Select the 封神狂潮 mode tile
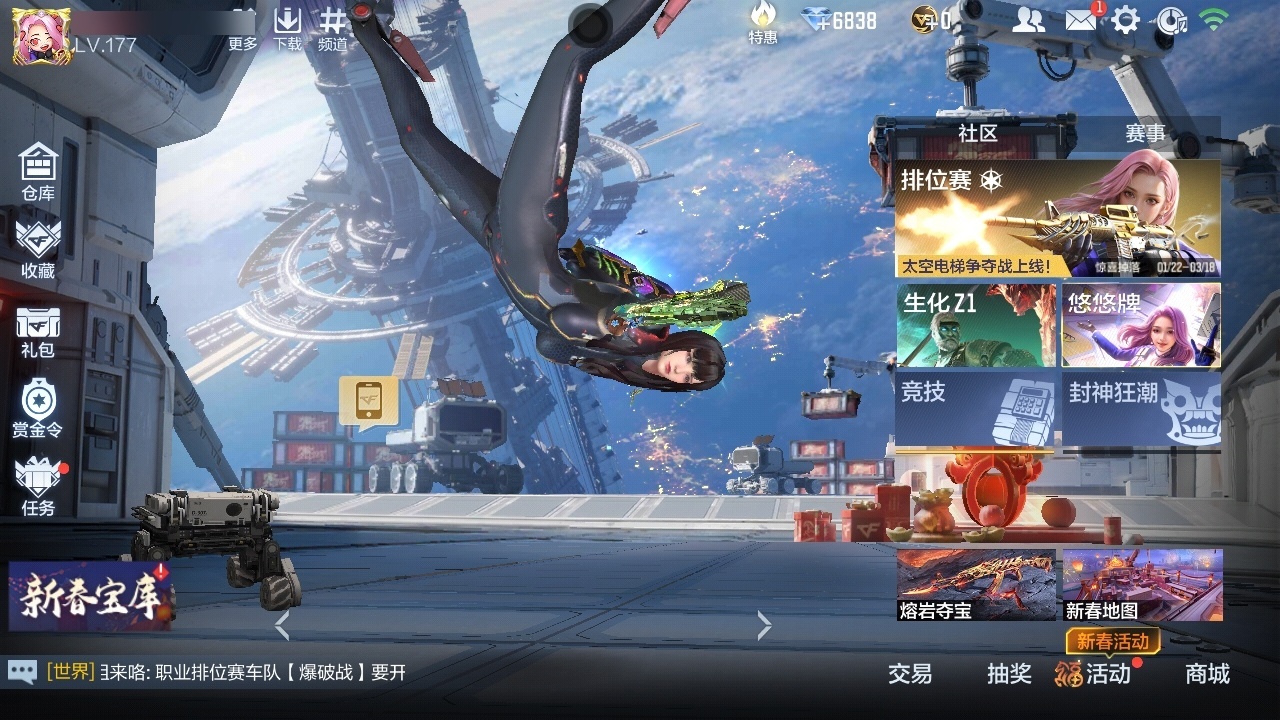The image size is (1280, 720). tap(1141, 408)
